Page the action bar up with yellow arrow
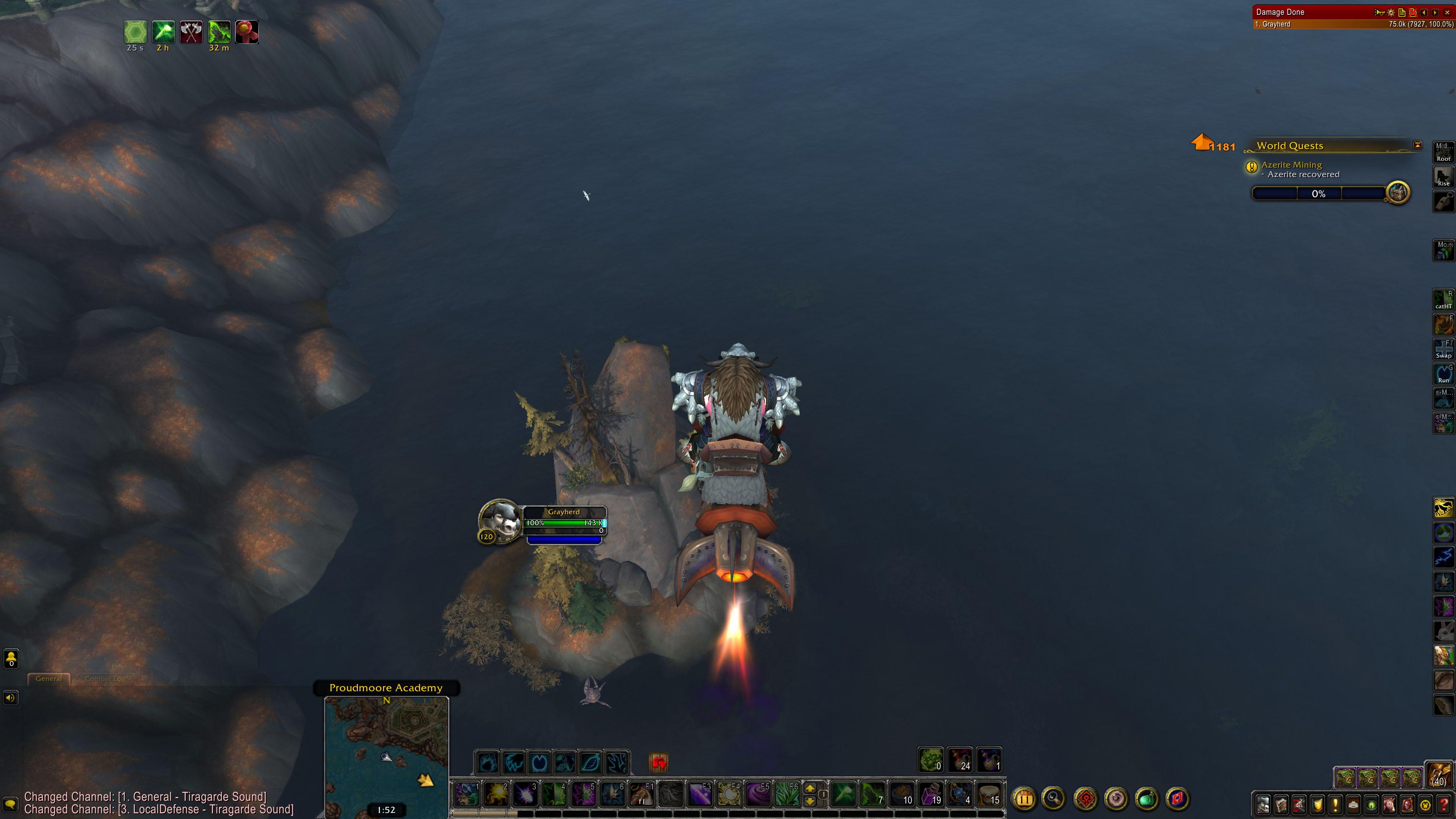Image resolution: width=1456 pixels, height=819 pixels. click(x=810, y=788)
